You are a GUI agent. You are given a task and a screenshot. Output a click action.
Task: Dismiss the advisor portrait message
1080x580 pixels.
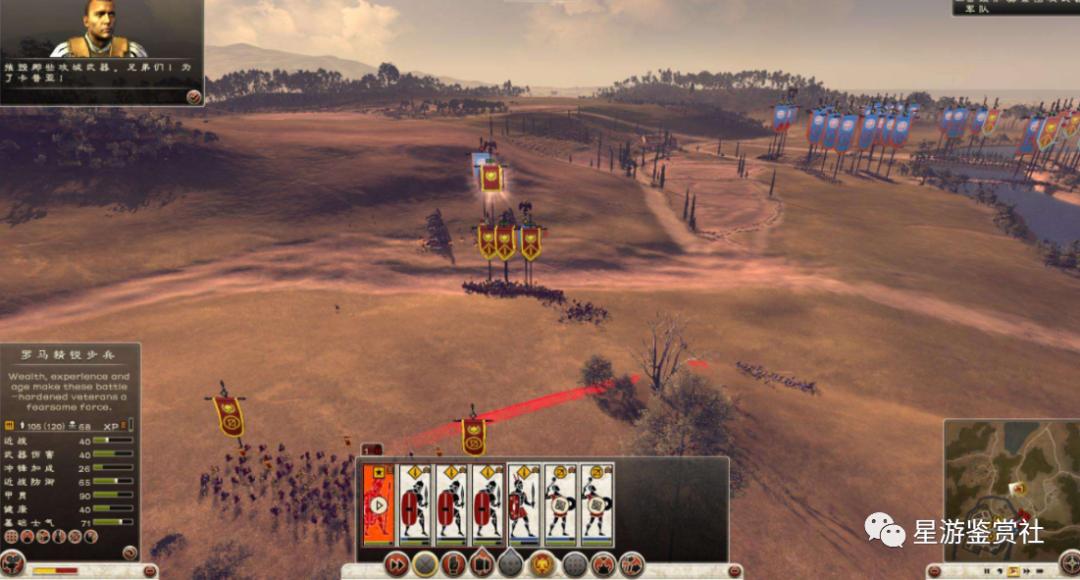pyautogui.click(x=193, y=96)
